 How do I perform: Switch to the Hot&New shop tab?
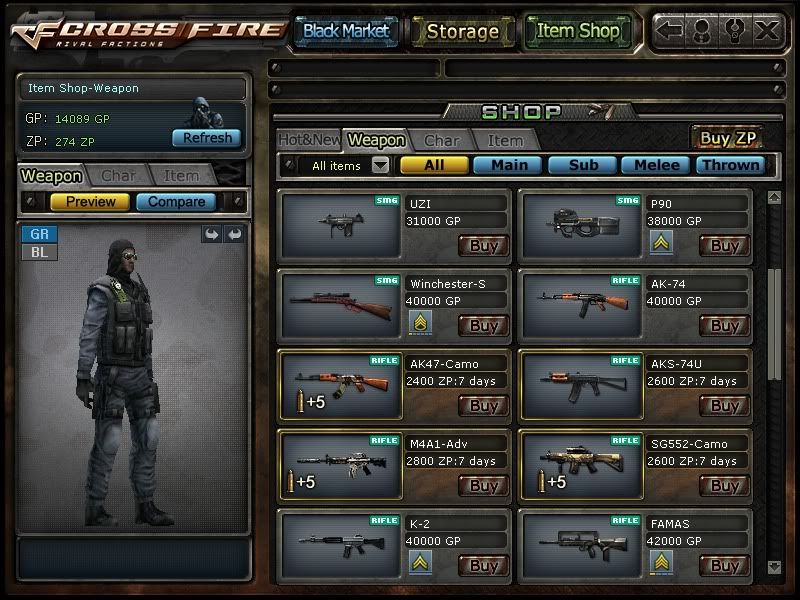coord(309,140)
